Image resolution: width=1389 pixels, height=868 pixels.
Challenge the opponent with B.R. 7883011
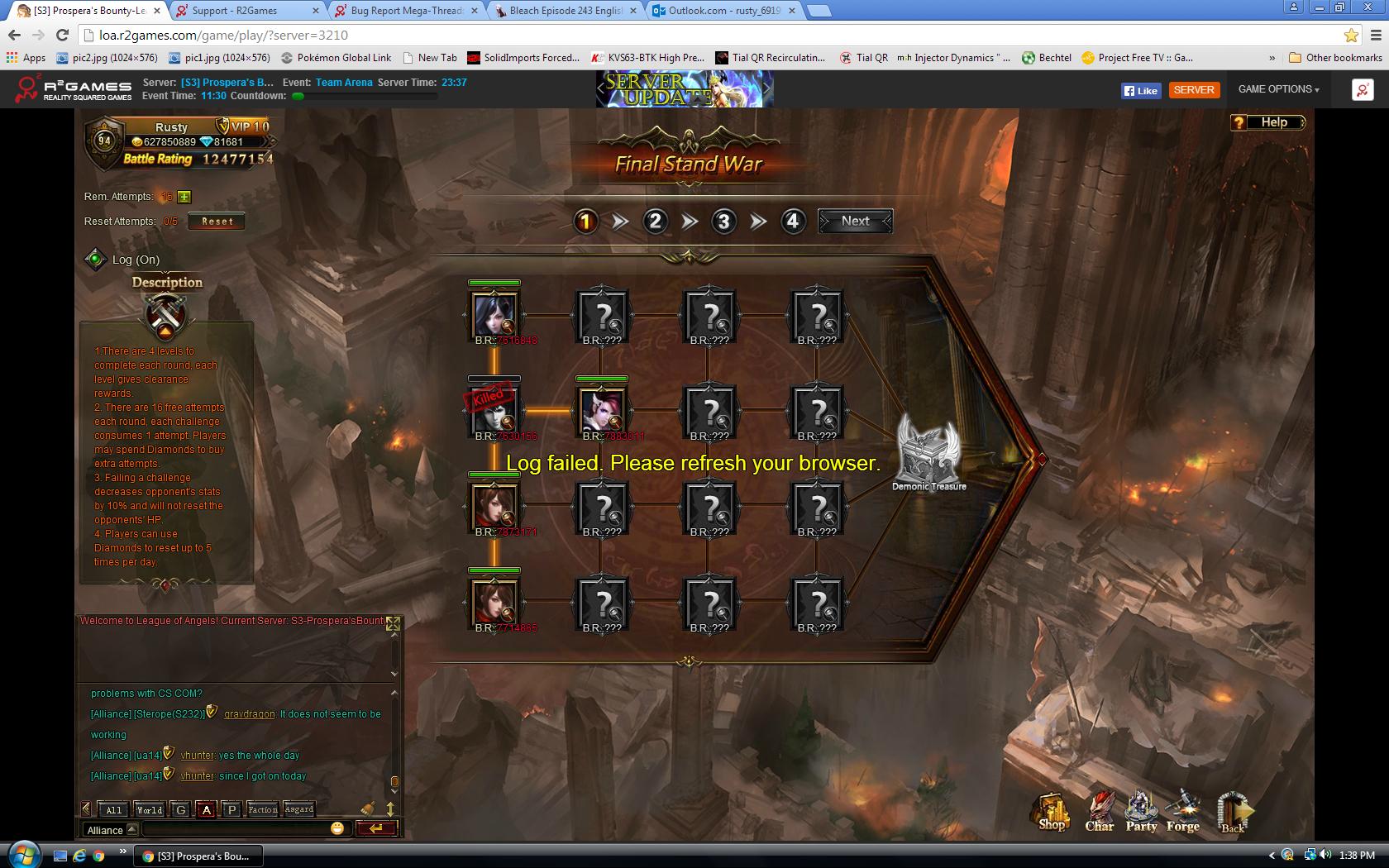click(602, 409)
